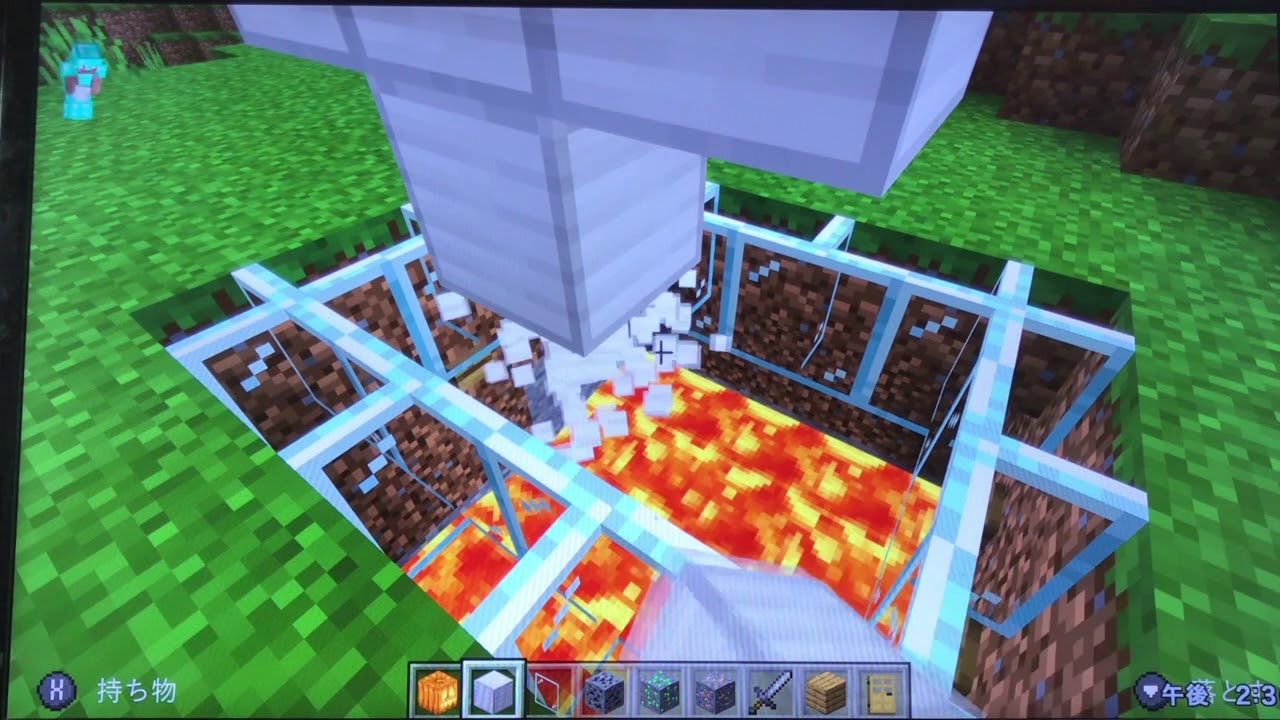Click the diamond-armored player on the left
1280x720 pixels.
click(82, 80)
